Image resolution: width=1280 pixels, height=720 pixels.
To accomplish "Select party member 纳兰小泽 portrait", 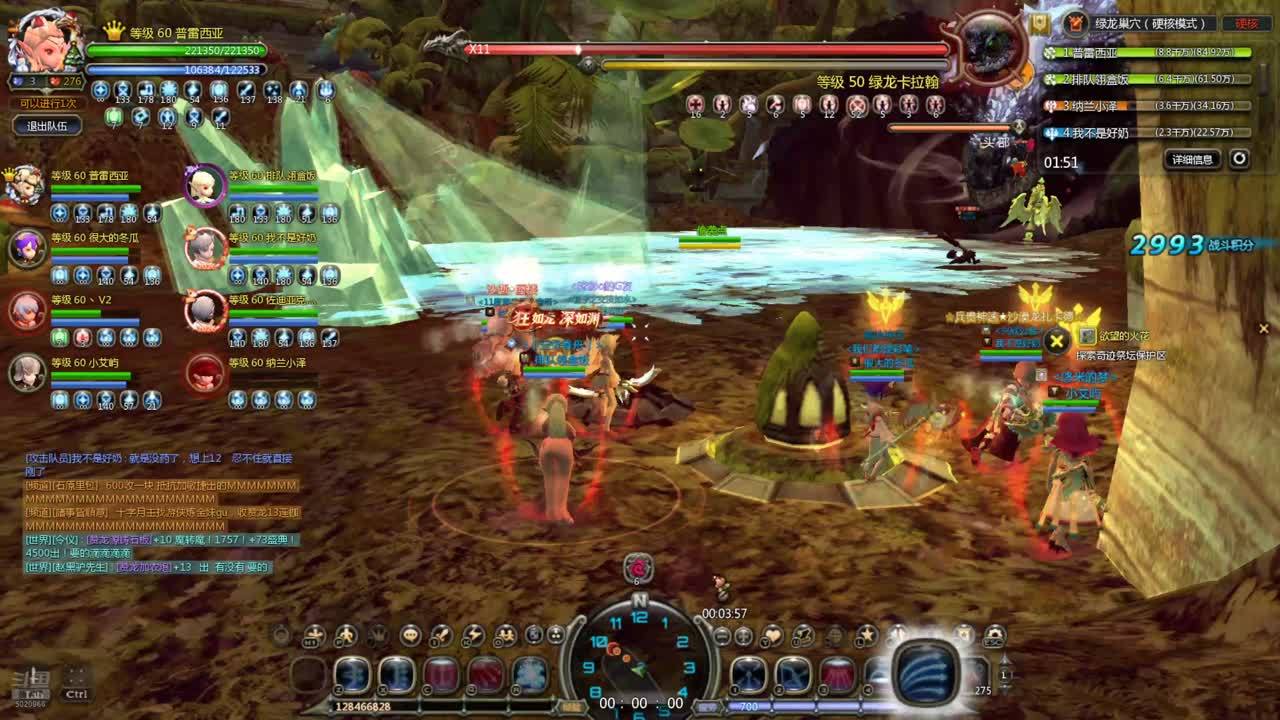I will 205,372.
